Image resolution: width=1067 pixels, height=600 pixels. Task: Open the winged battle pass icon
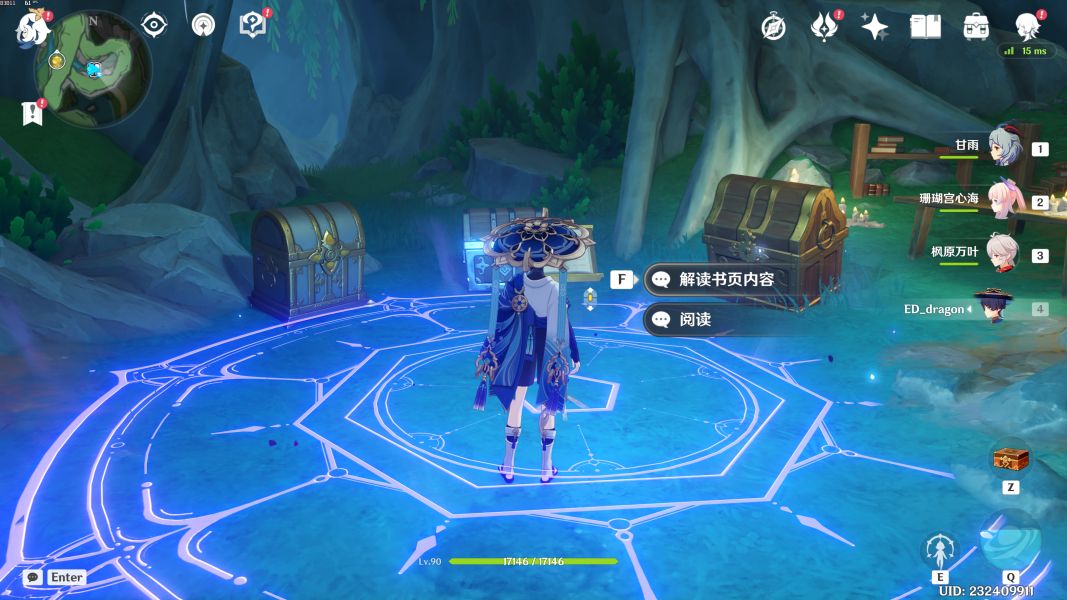824,27
